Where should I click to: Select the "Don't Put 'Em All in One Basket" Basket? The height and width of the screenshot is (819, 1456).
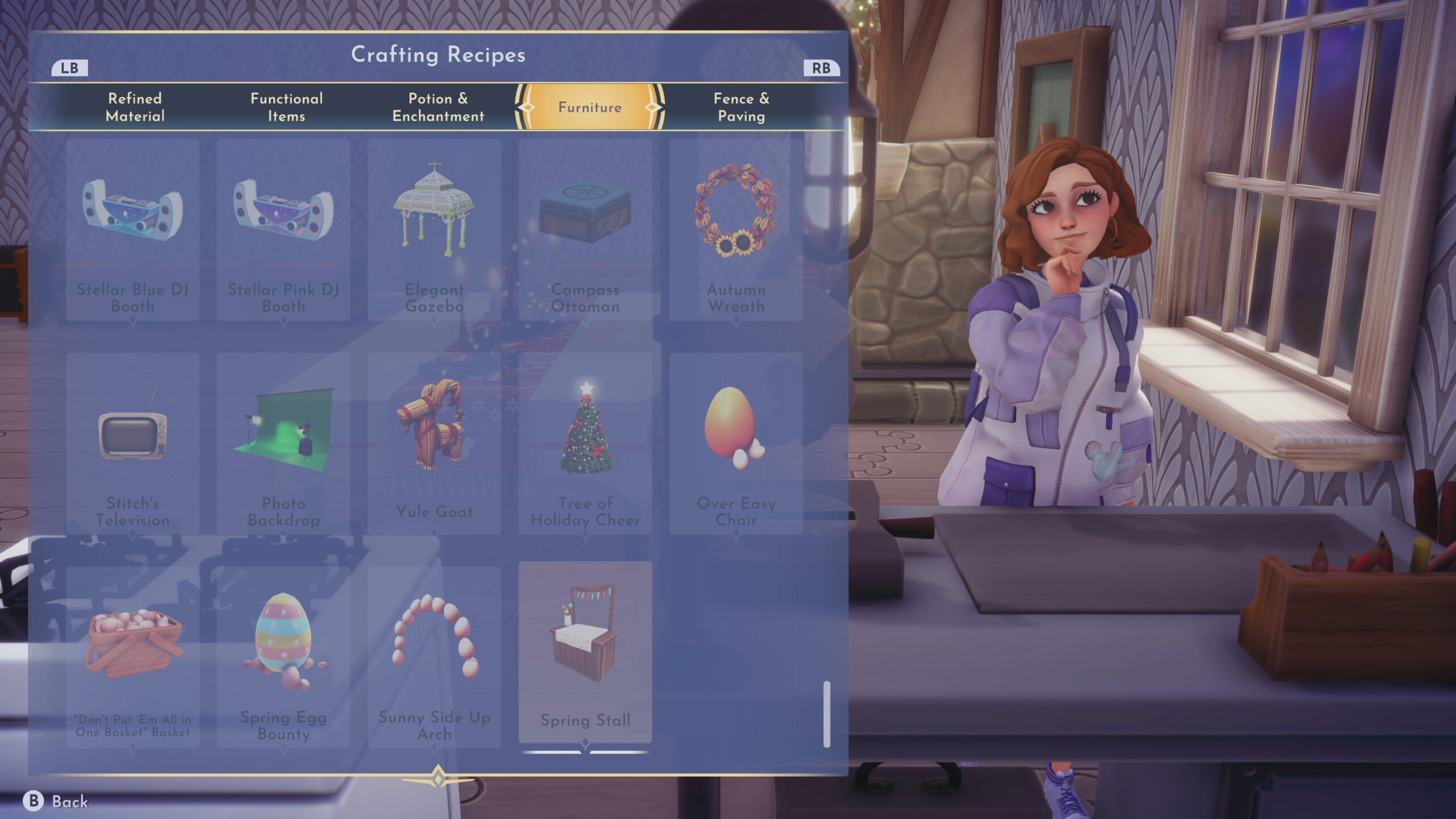click(133, 657)
